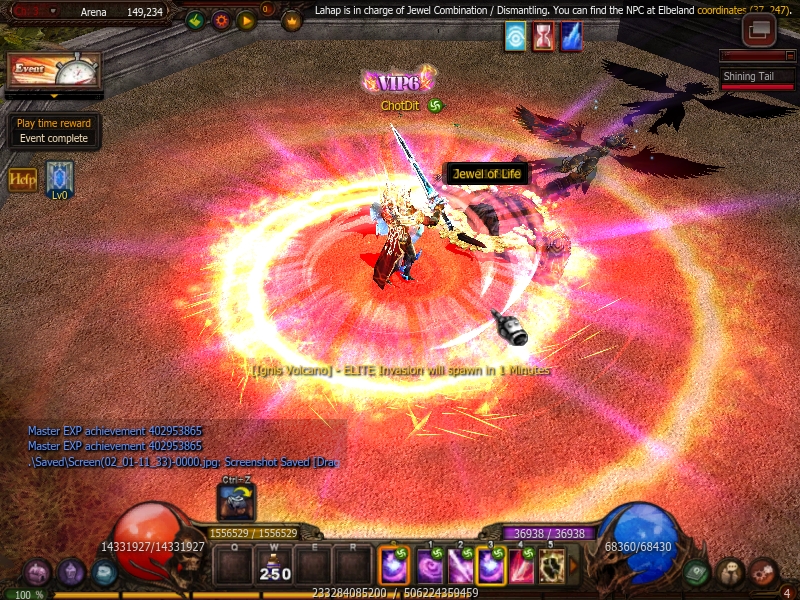This screenshot has width=800, height=600.
Task: Expand the skill bar with the orange arrow
Action: click(x=573, y=567)
